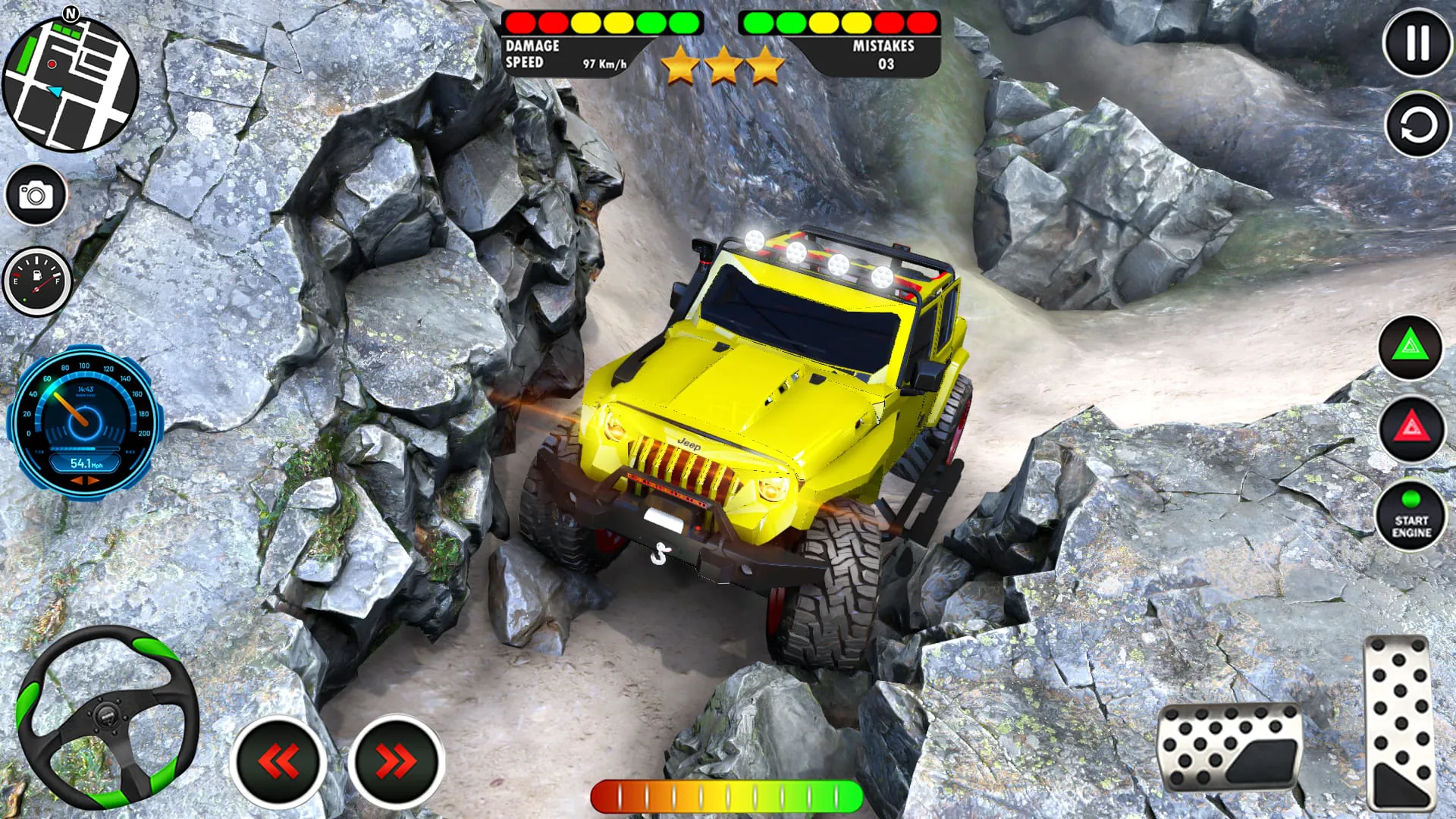Take a screenshot with the camera icon
This screenshot has width=1456, height=819.
coord(36,194)
